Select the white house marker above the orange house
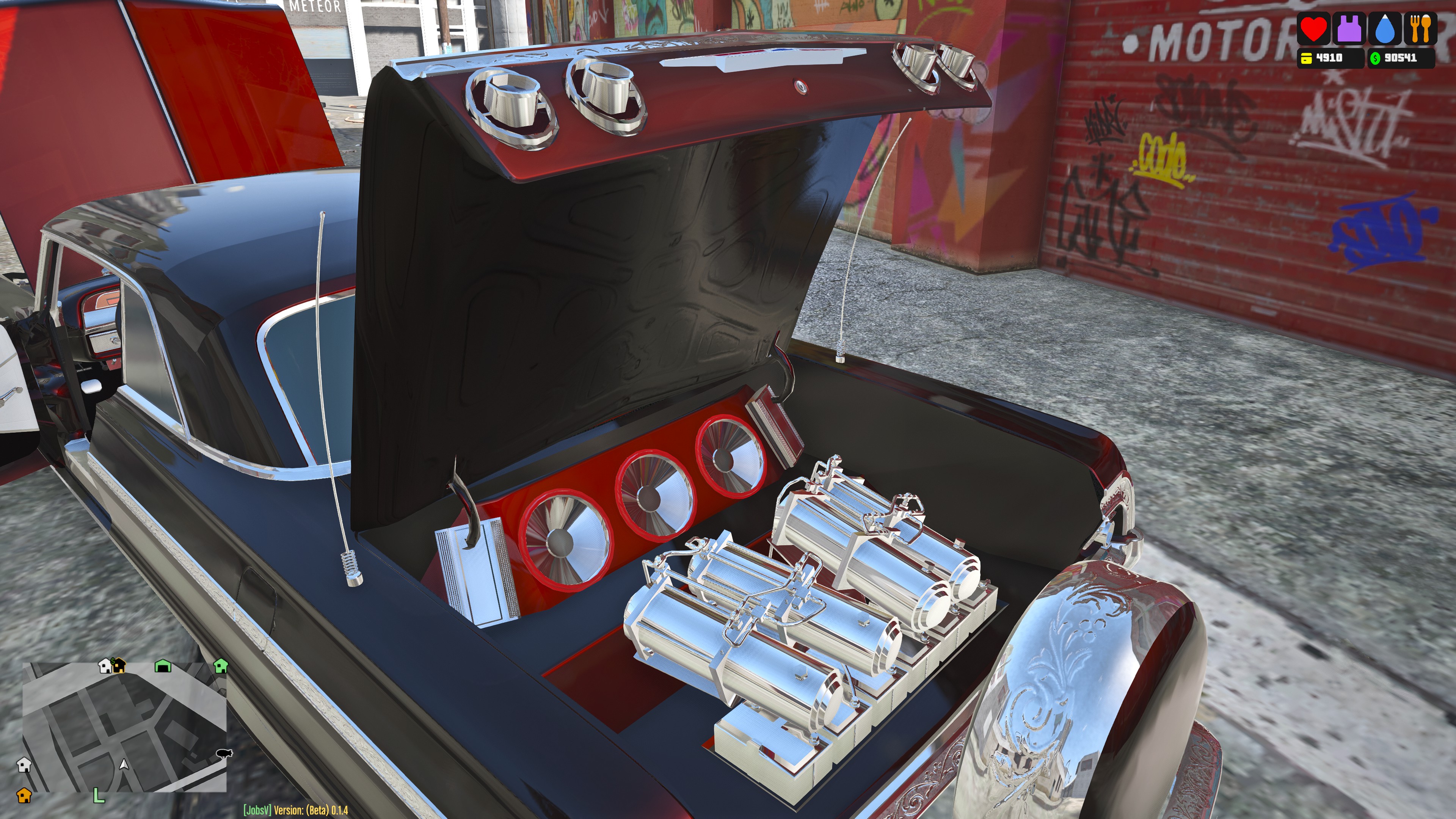 24,765
